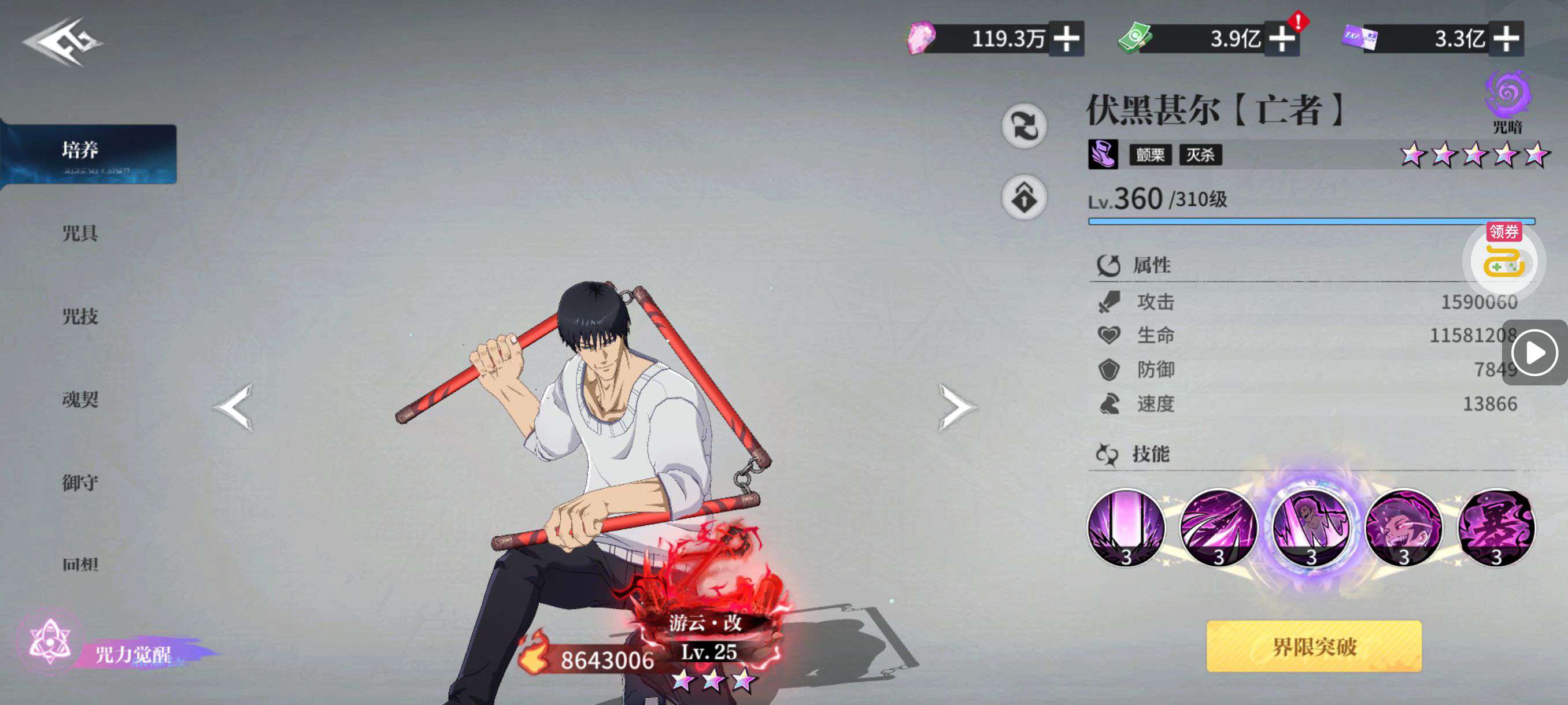Open the 咒技 tab
The width and height of the screenshot is (1568, 705).
pyautogui.click(x=80, y=316)
